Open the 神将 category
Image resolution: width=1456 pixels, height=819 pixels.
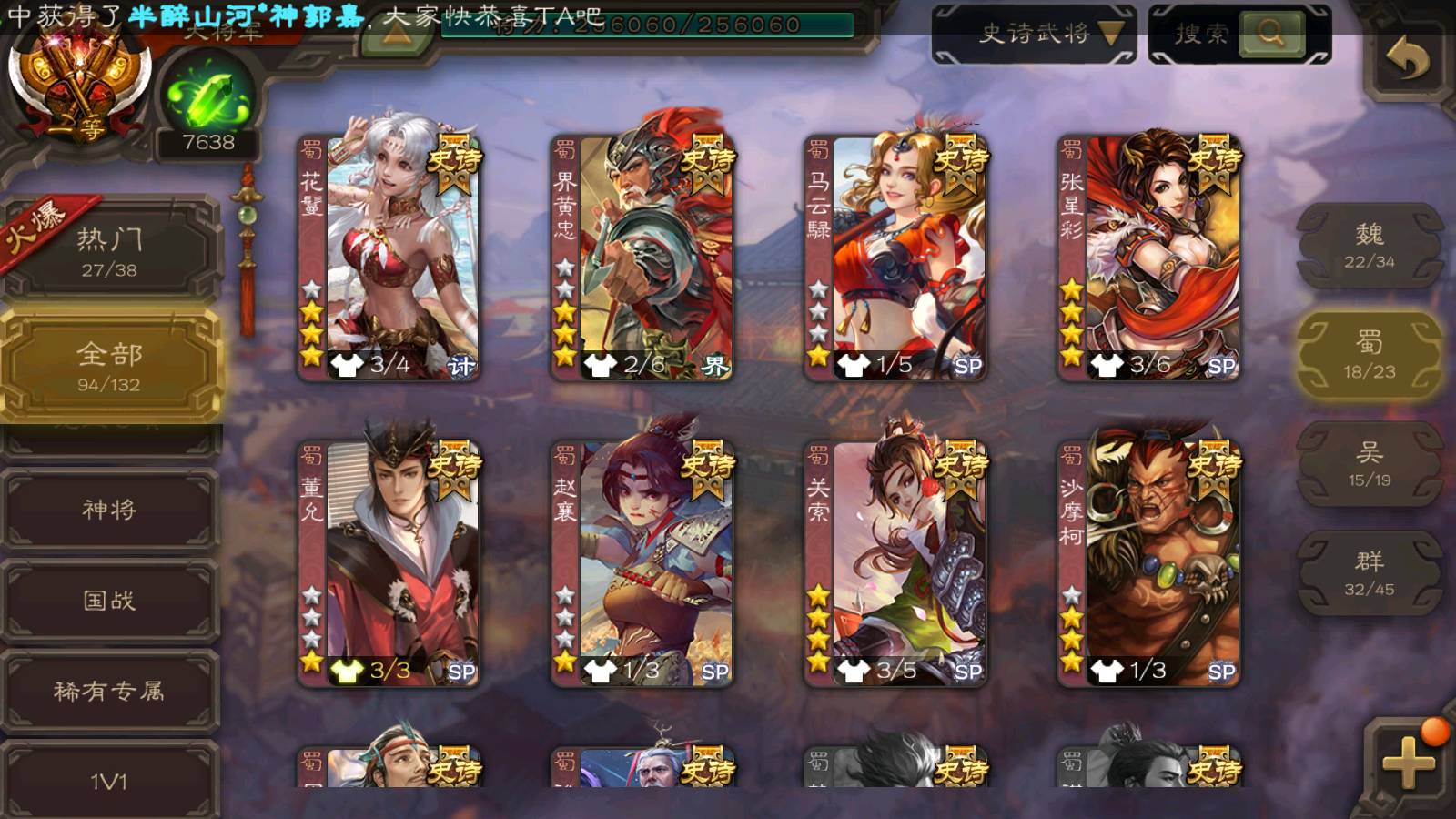coord(109,510)
